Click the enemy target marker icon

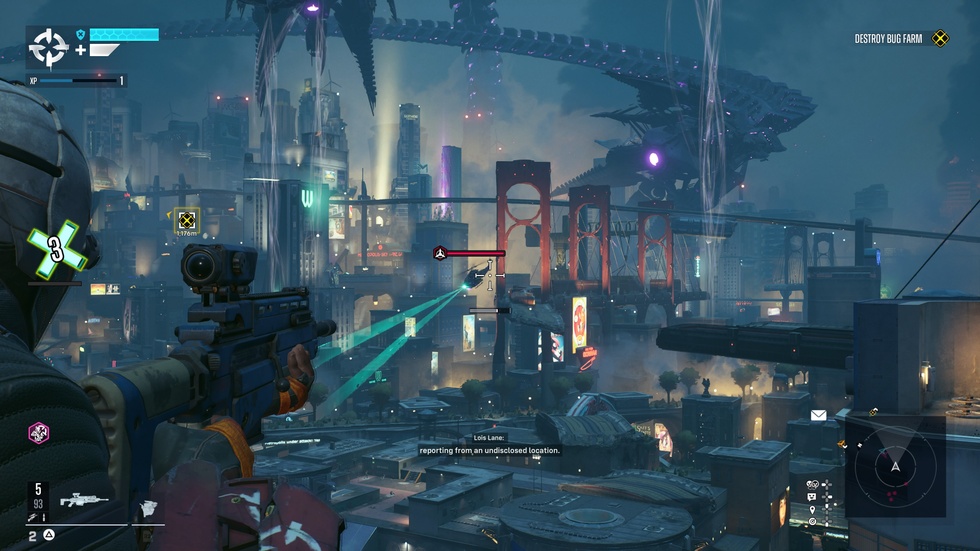click(x=439, y=254)
